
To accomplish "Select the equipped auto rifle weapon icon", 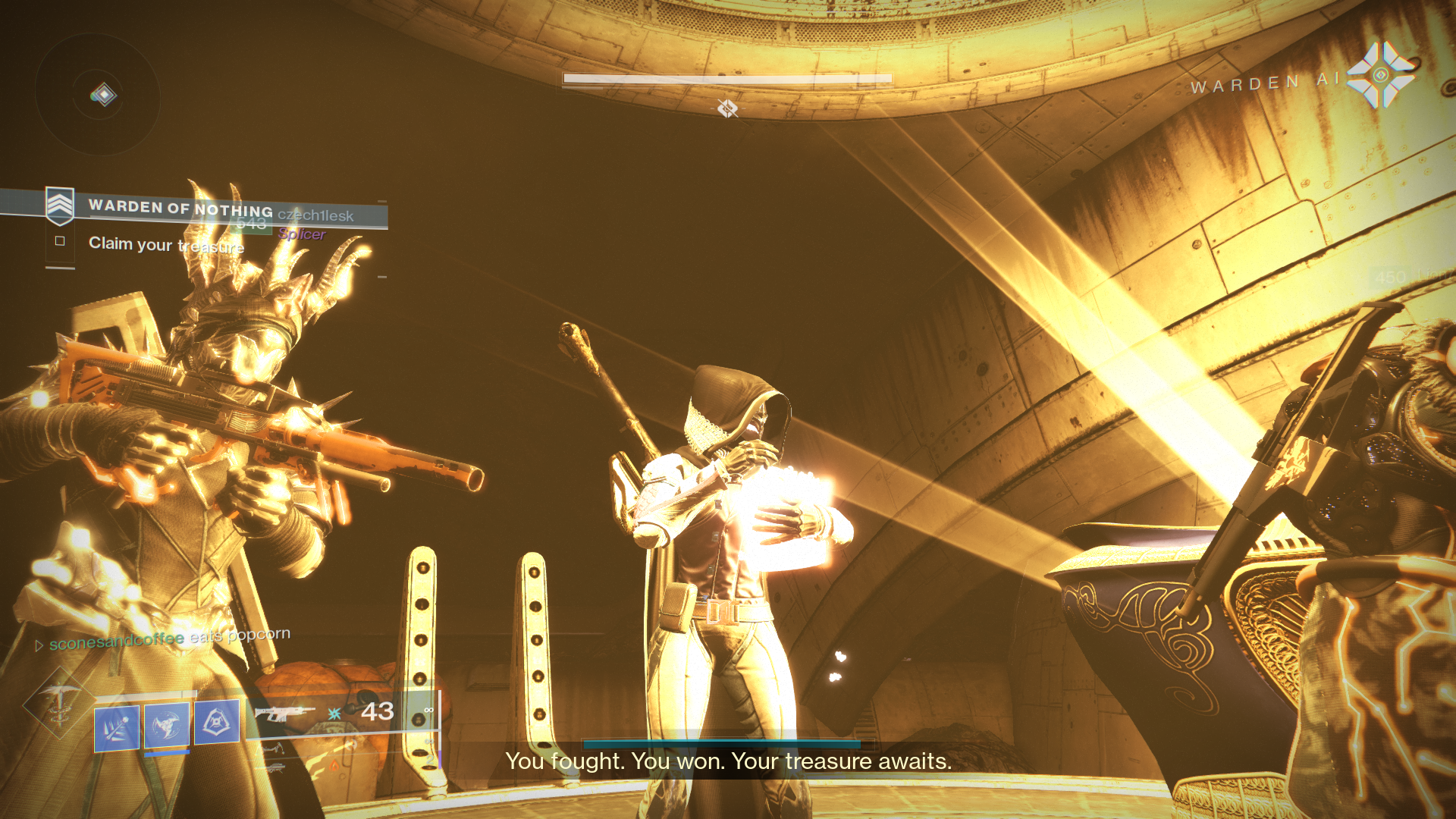I will (284, 713).
